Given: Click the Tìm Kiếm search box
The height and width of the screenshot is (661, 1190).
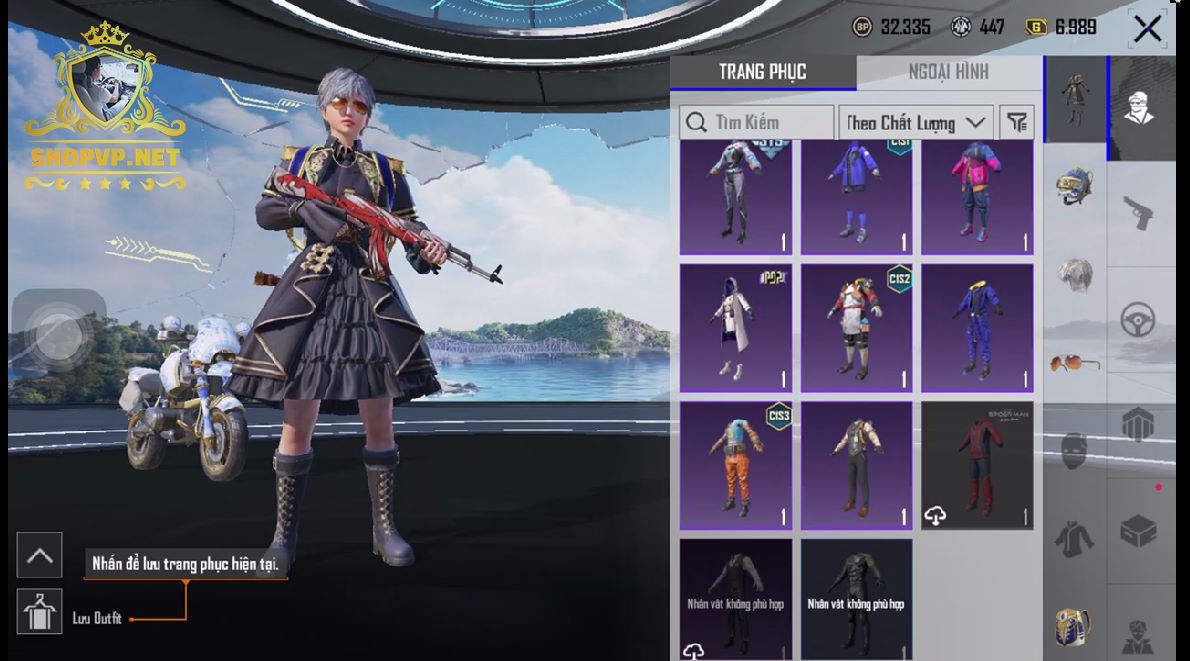Looking at the screenshot, I should tap(757, 123).
